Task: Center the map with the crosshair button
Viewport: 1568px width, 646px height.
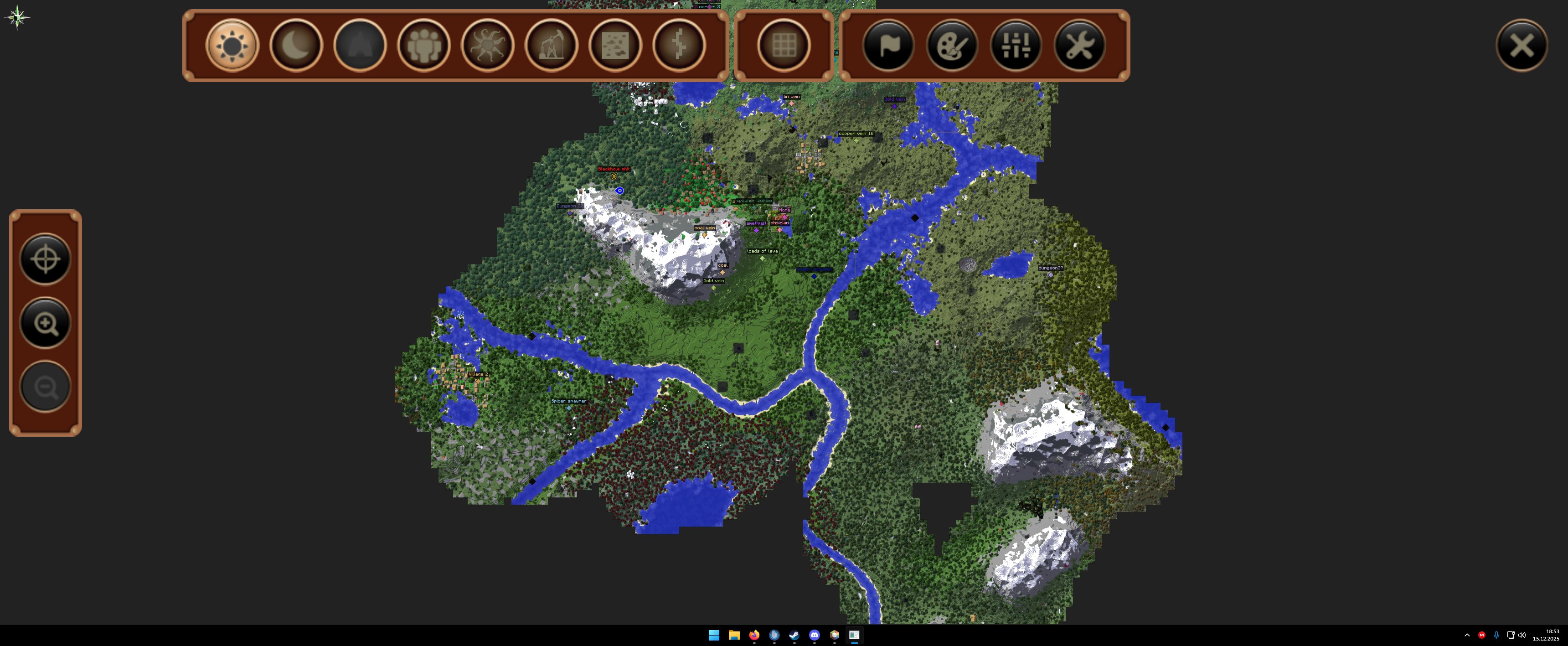Action: (46, 259)
